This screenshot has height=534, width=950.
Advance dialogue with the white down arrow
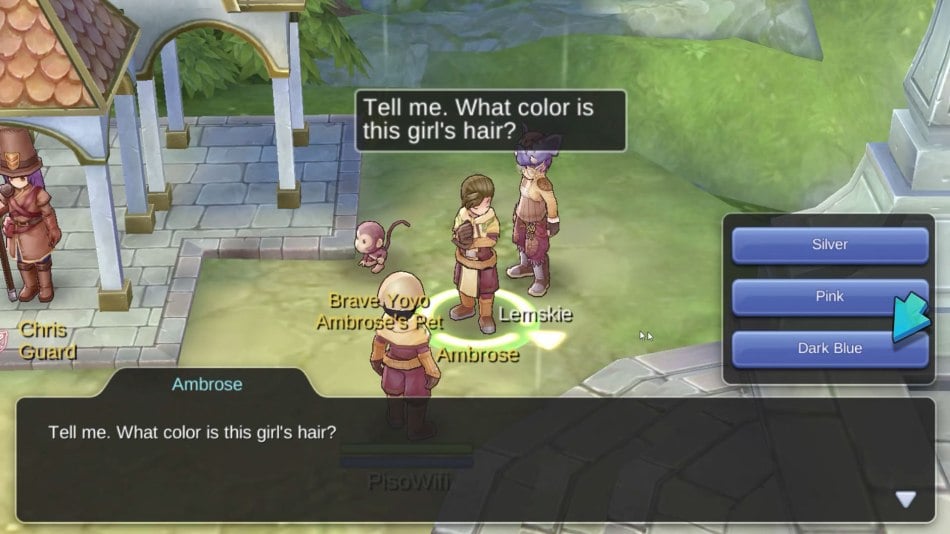905,499
